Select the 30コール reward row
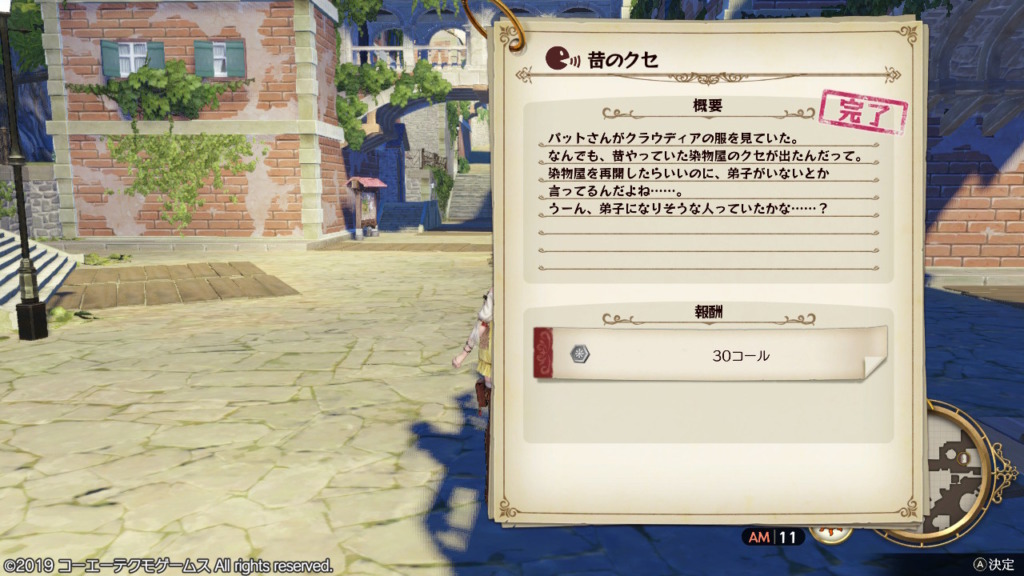This screenshot has width=1024, height=576. pyautogui.click(x=710, y=354)
